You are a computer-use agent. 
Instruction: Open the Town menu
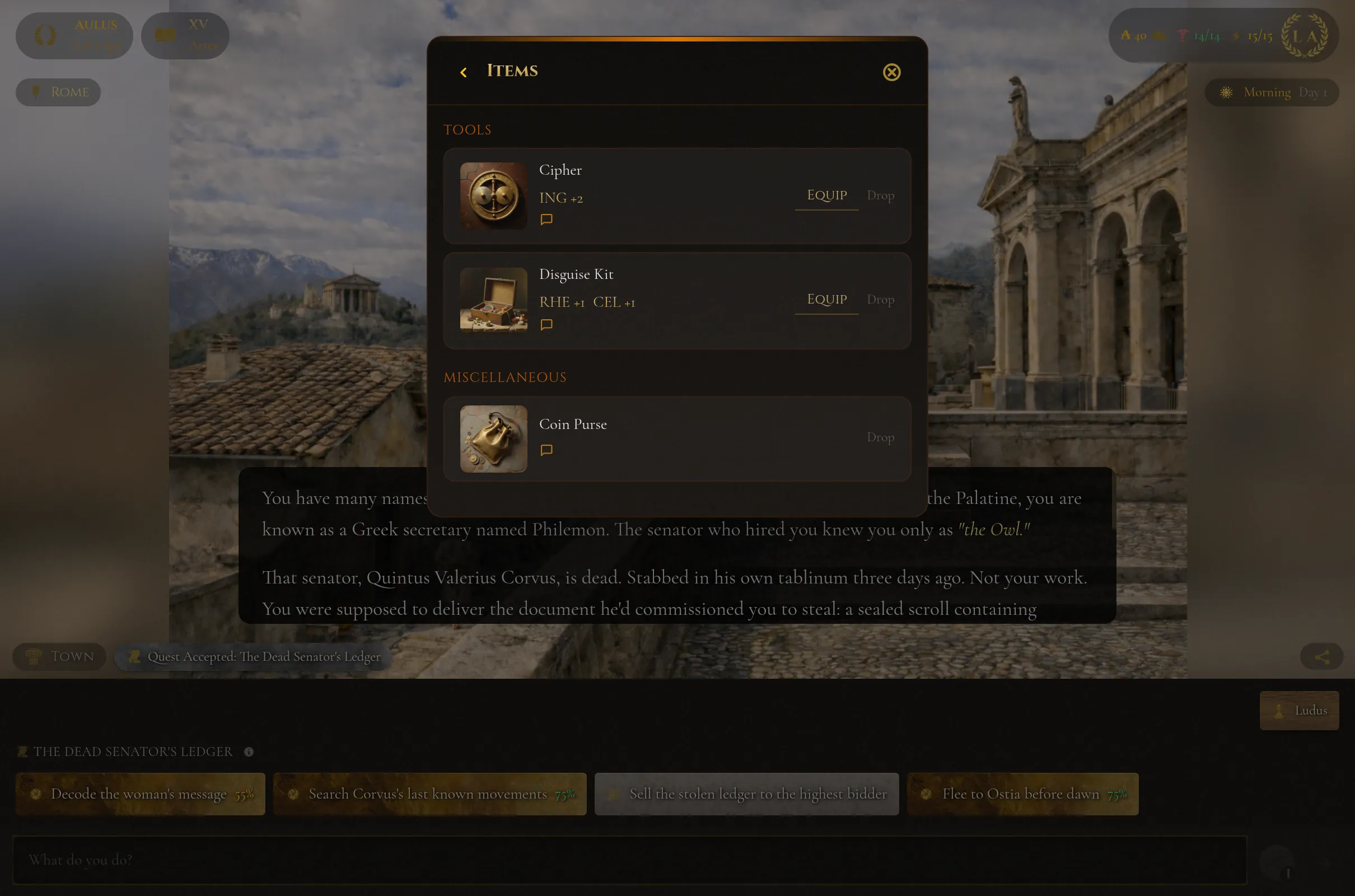click(x=59, y=656)
